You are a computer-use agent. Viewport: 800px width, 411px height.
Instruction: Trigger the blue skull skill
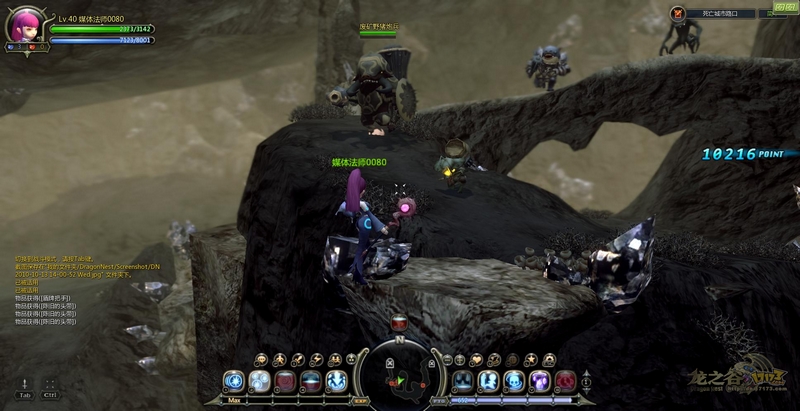click(x=514, y=381)
